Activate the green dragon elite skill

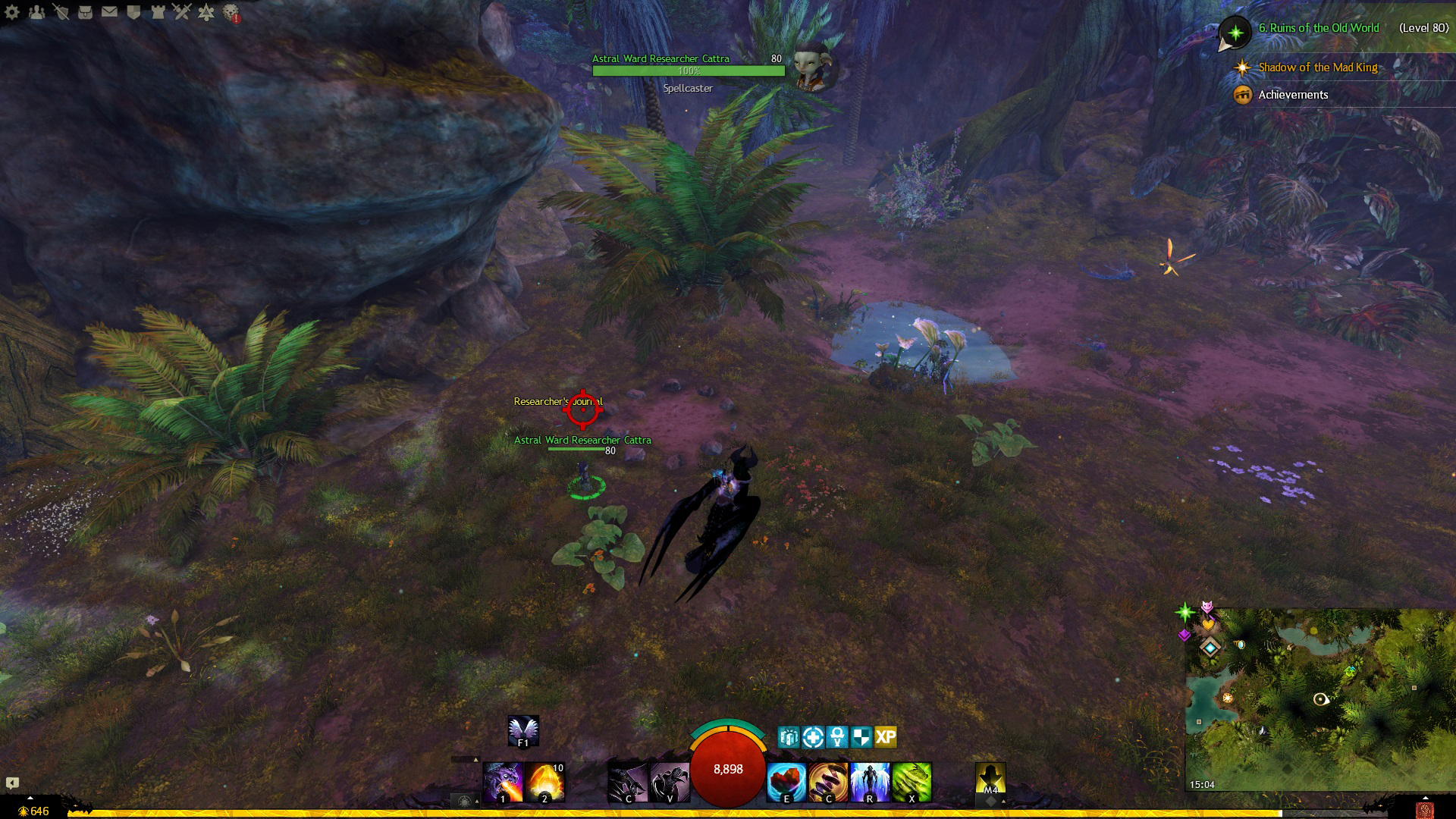pyautogui.click(x=912, y=783)
